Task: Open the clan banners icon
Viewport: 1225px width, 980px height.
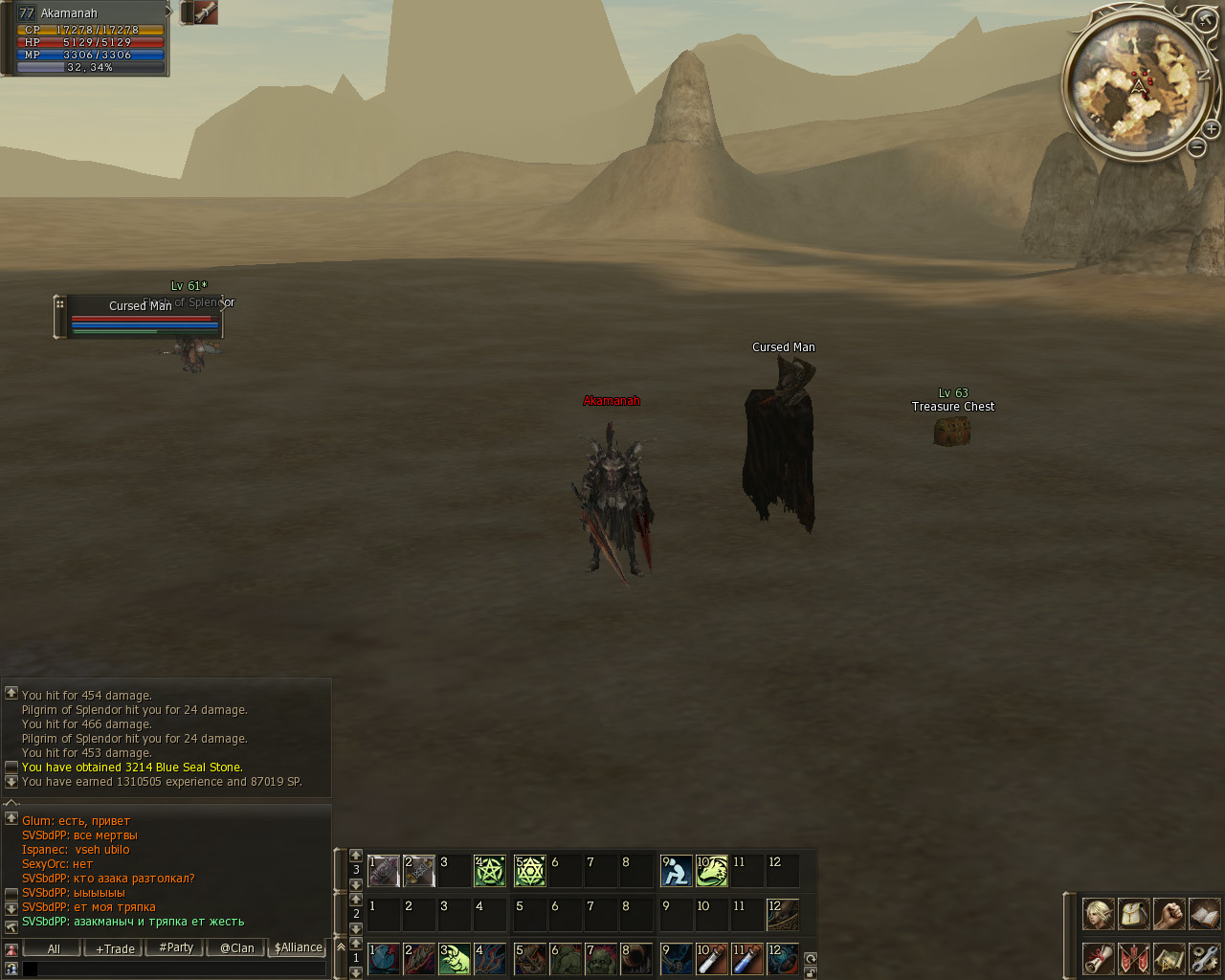Action: pyautogui.click(x=1133, y=957)
